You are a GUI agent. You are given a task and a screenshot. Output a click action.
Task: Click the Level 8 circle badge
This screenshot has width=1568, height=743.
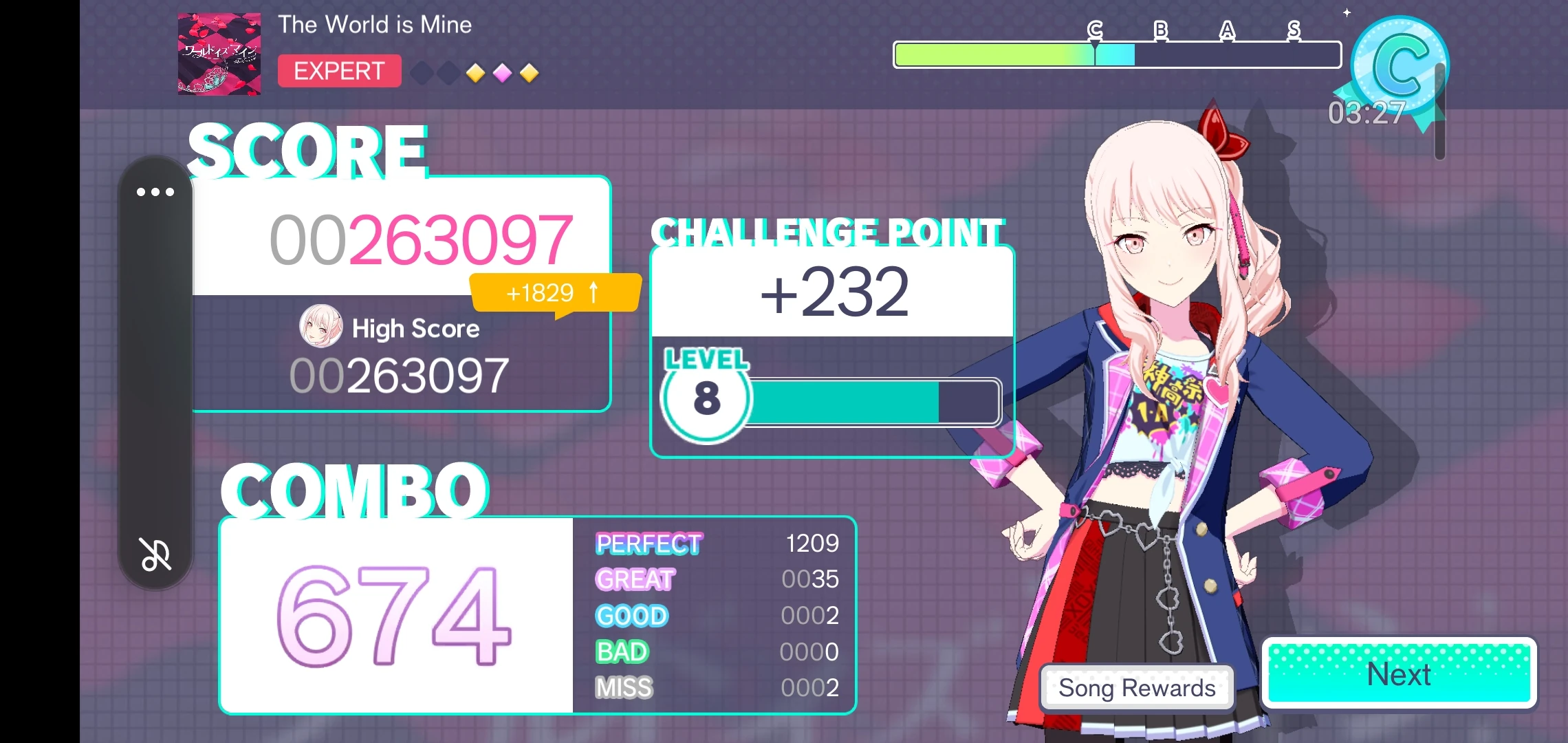pyautogui.click(x=705, y=399)
